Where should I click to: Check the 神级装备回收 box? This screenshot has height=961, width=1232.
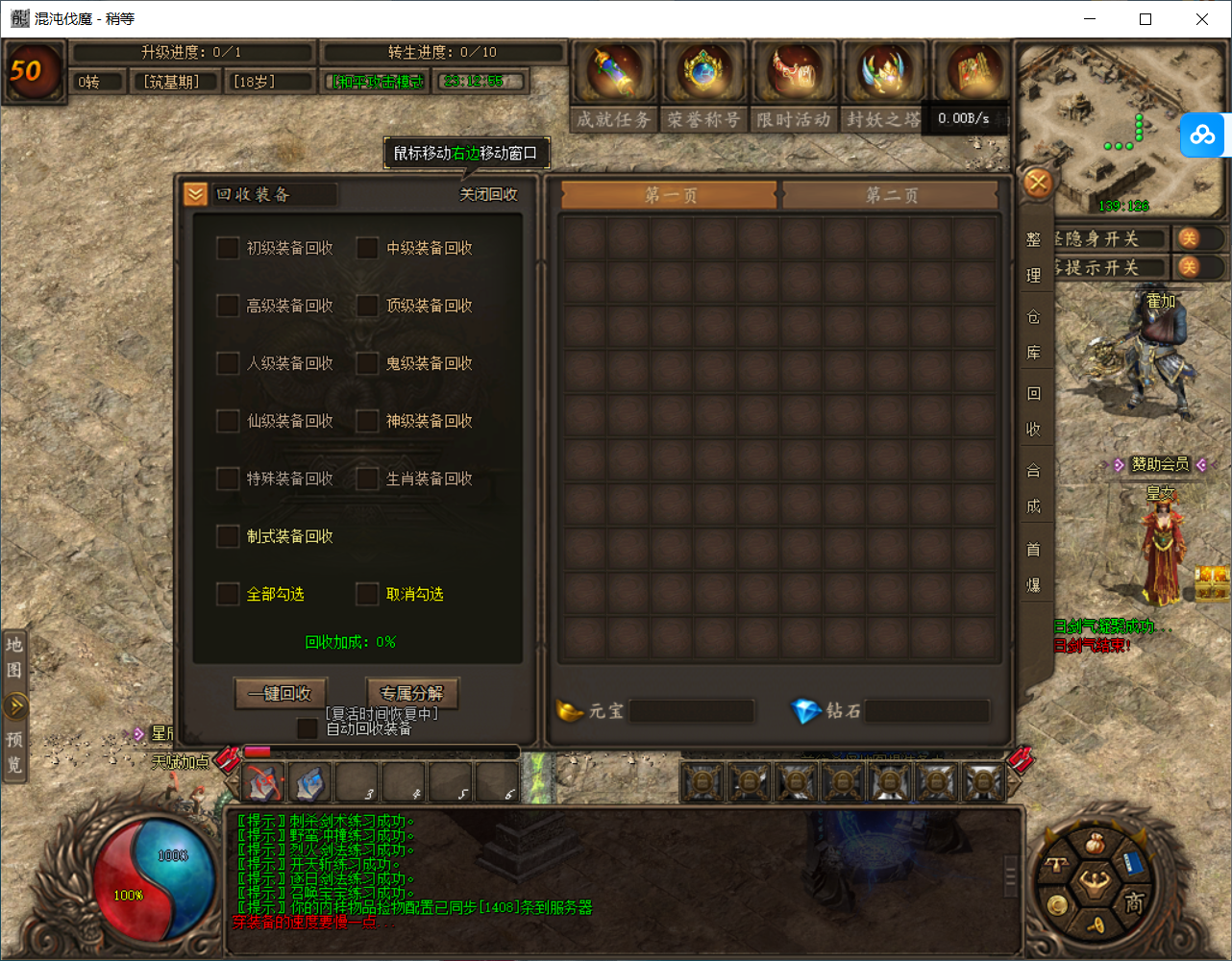click(367, 421)
